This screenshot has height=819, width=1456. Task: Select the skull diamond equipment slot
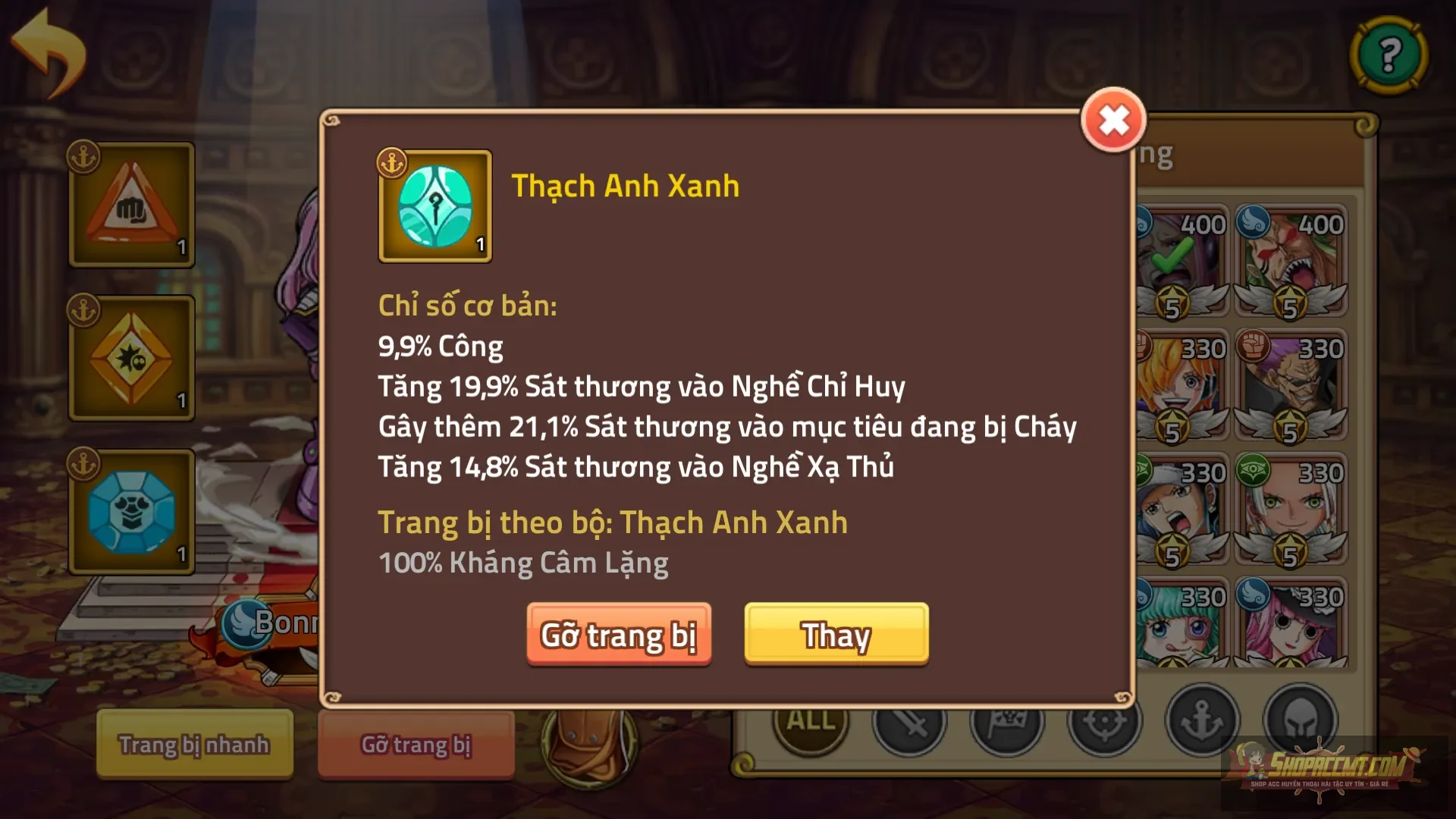[x=130, y=356]
